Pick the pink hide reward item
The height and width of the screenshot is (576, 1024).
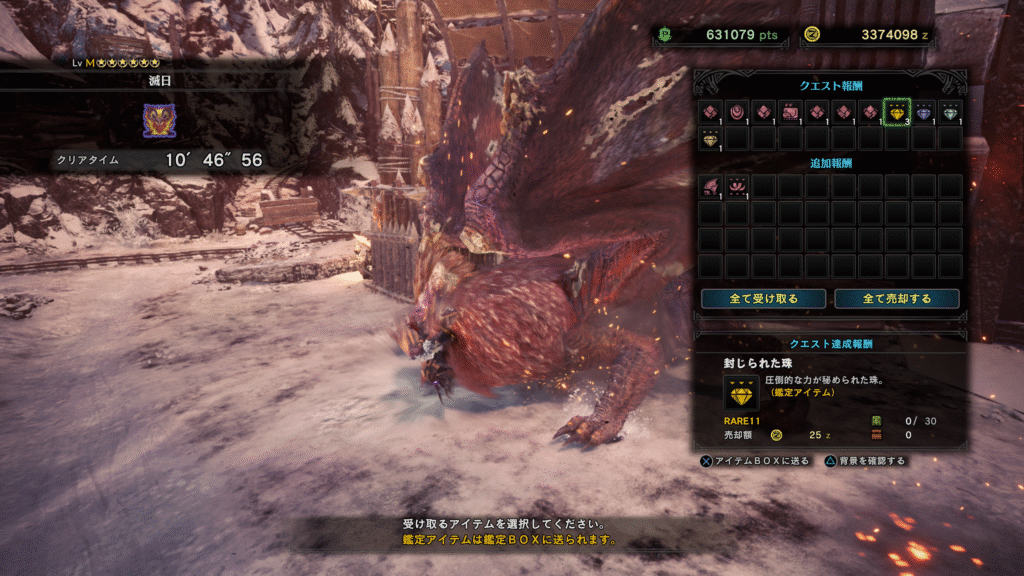click(x=790, y=112)
